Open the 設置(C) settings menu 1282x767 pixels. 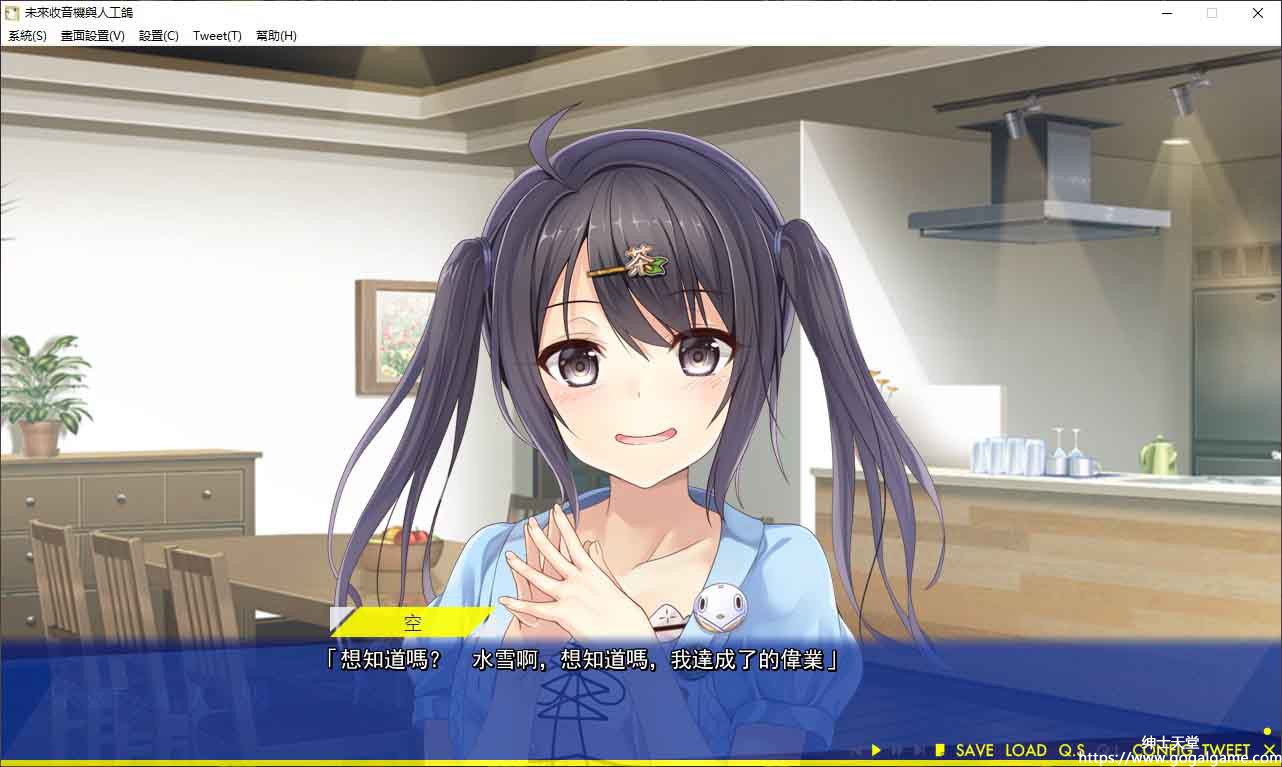(159, 36)
